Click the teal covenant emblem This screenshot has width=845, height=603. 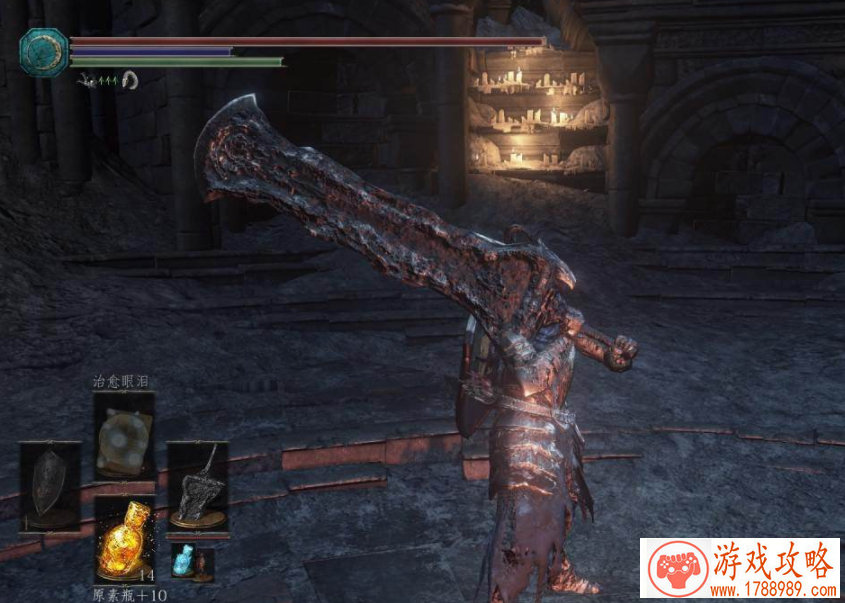[x=44, y=52]
